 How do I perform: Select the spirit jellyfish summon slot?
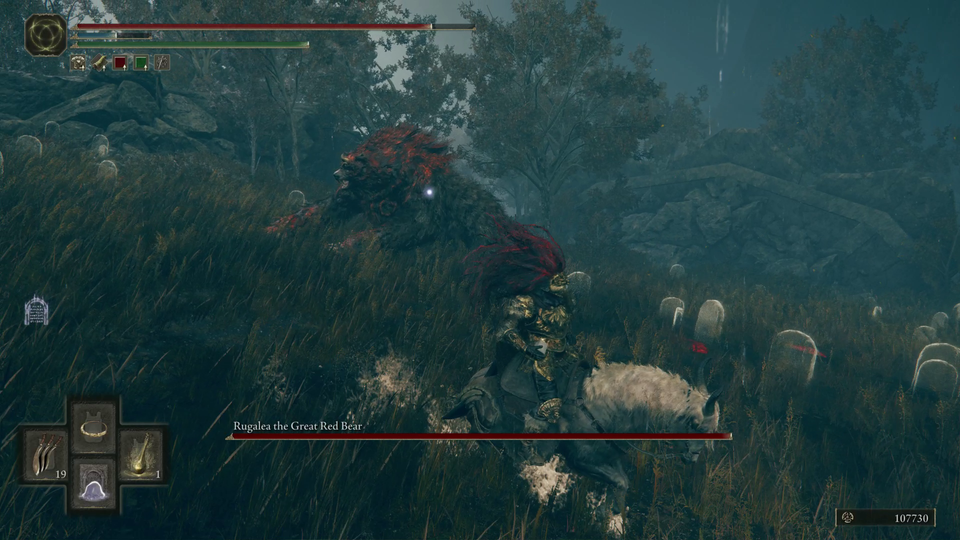click(x=94, y=485)
